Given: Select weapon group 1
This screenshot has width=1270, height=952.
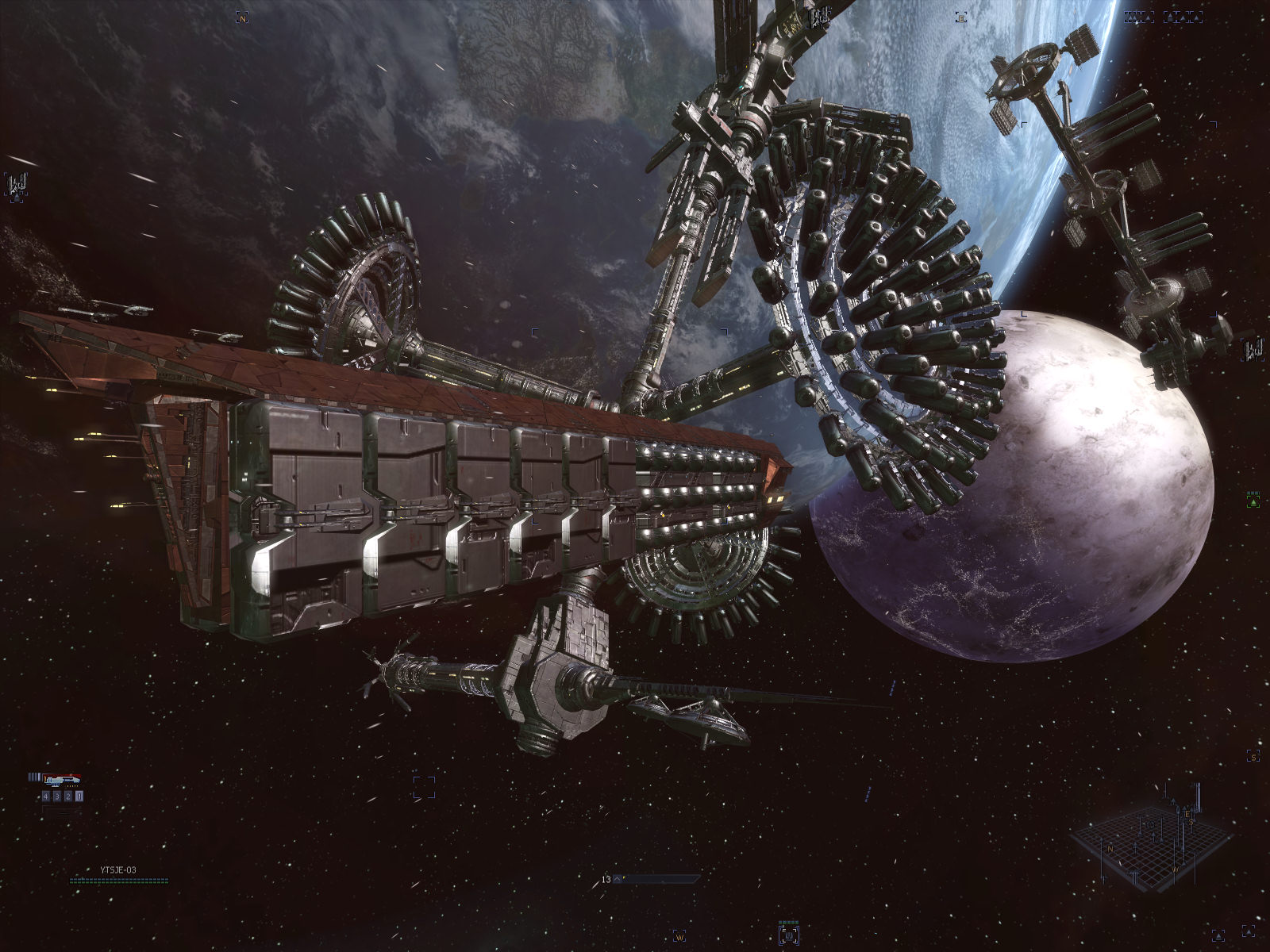Looking at the screenshot, I should (x=79, y=796).
